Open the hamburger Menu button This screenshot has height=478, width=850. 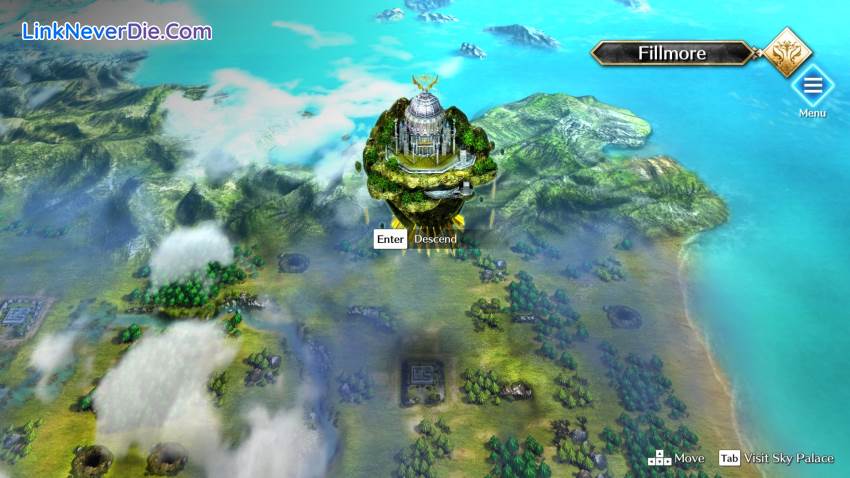812,86
